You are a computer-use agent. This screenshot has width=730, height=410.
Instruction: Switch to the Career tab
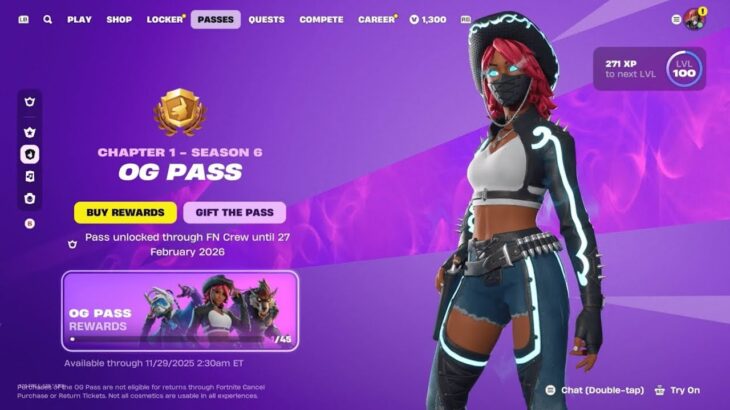377,19
